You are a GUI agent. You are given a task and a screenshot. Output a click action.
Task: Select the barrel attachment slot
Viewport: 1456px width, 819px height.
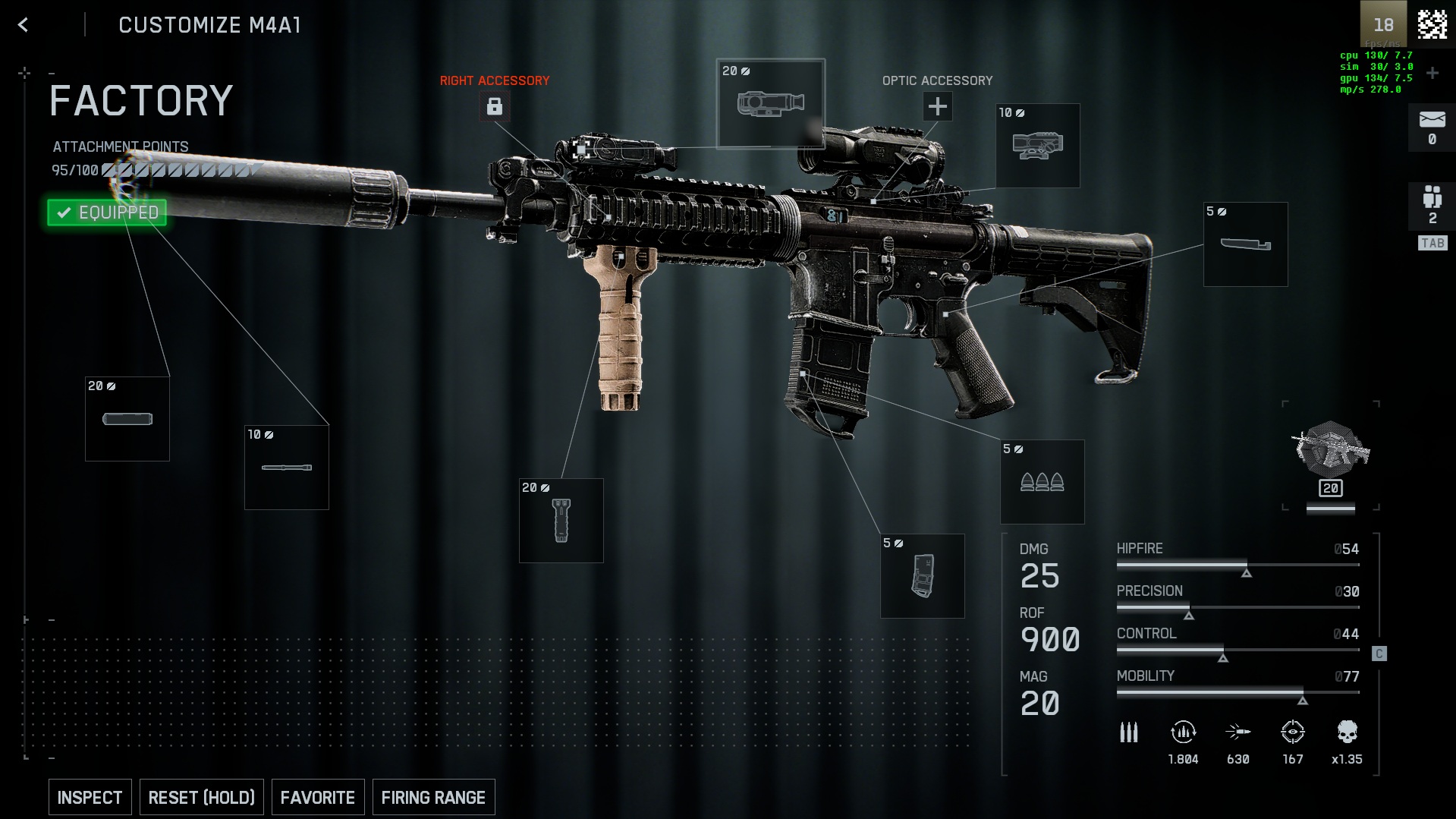point(287,468)
